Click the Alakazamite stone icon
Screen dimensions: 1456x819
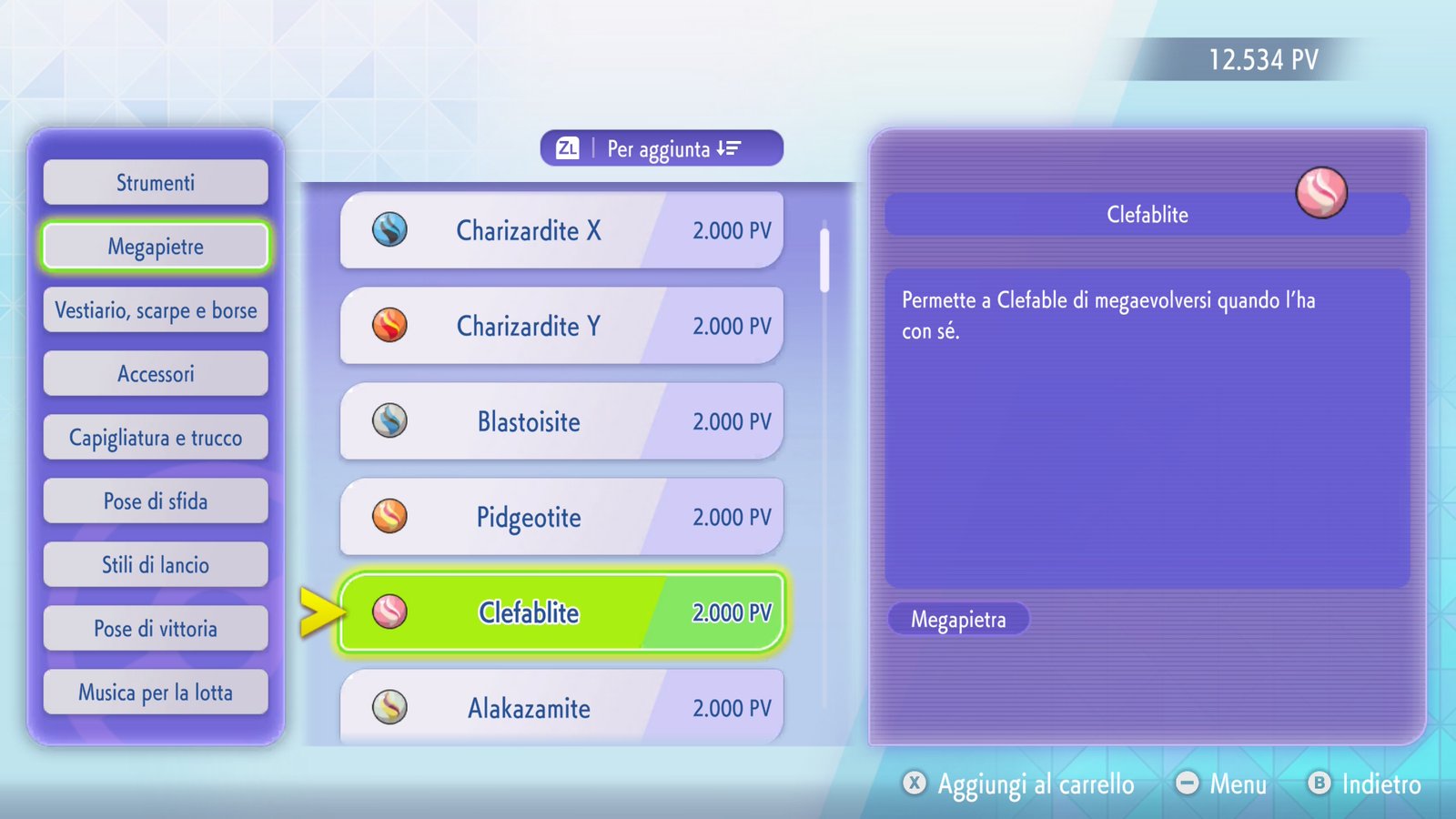coord(391,708)
